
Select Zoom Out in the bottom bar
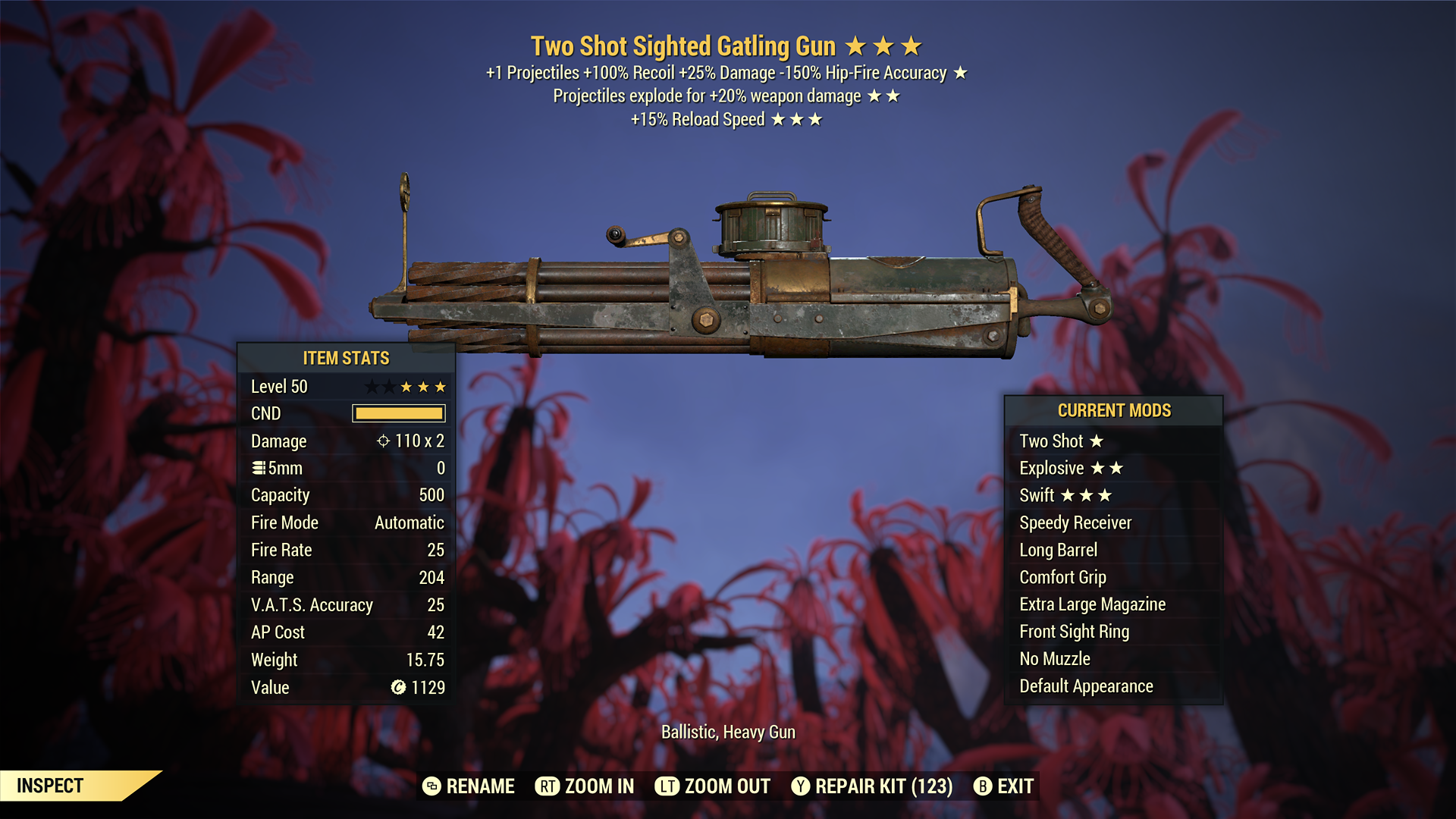[x=713, y=786]
